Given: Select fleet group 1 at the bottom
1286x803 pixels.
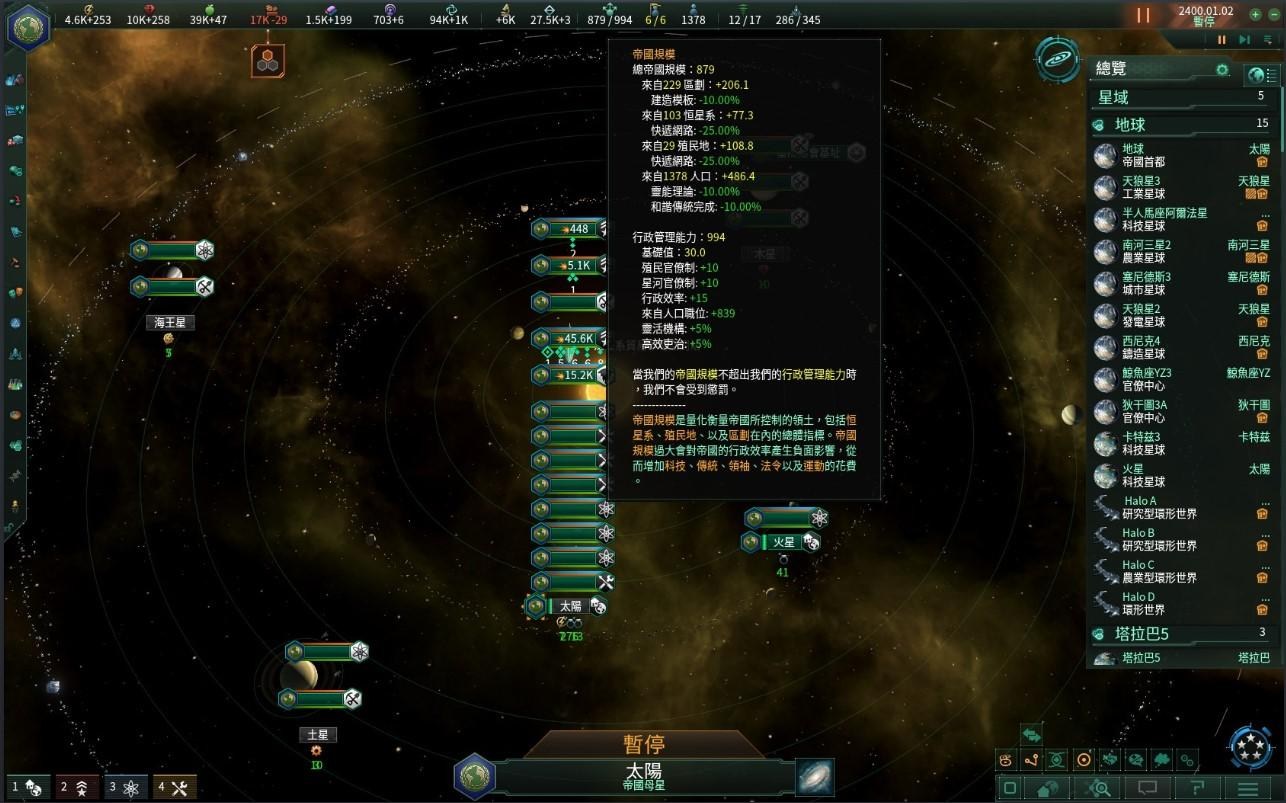Looking at the screenshot, I should [x=26, y=787].
